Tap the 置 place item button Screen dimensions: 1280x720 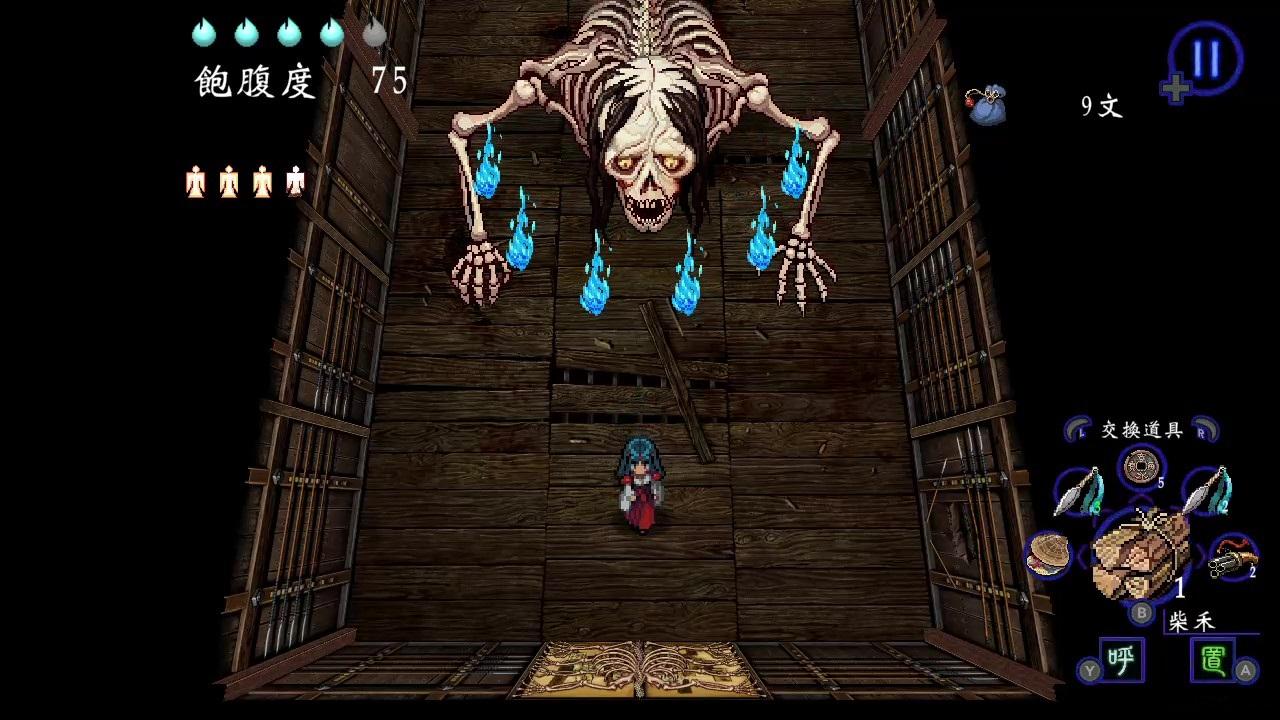(x=1213, y=660)
